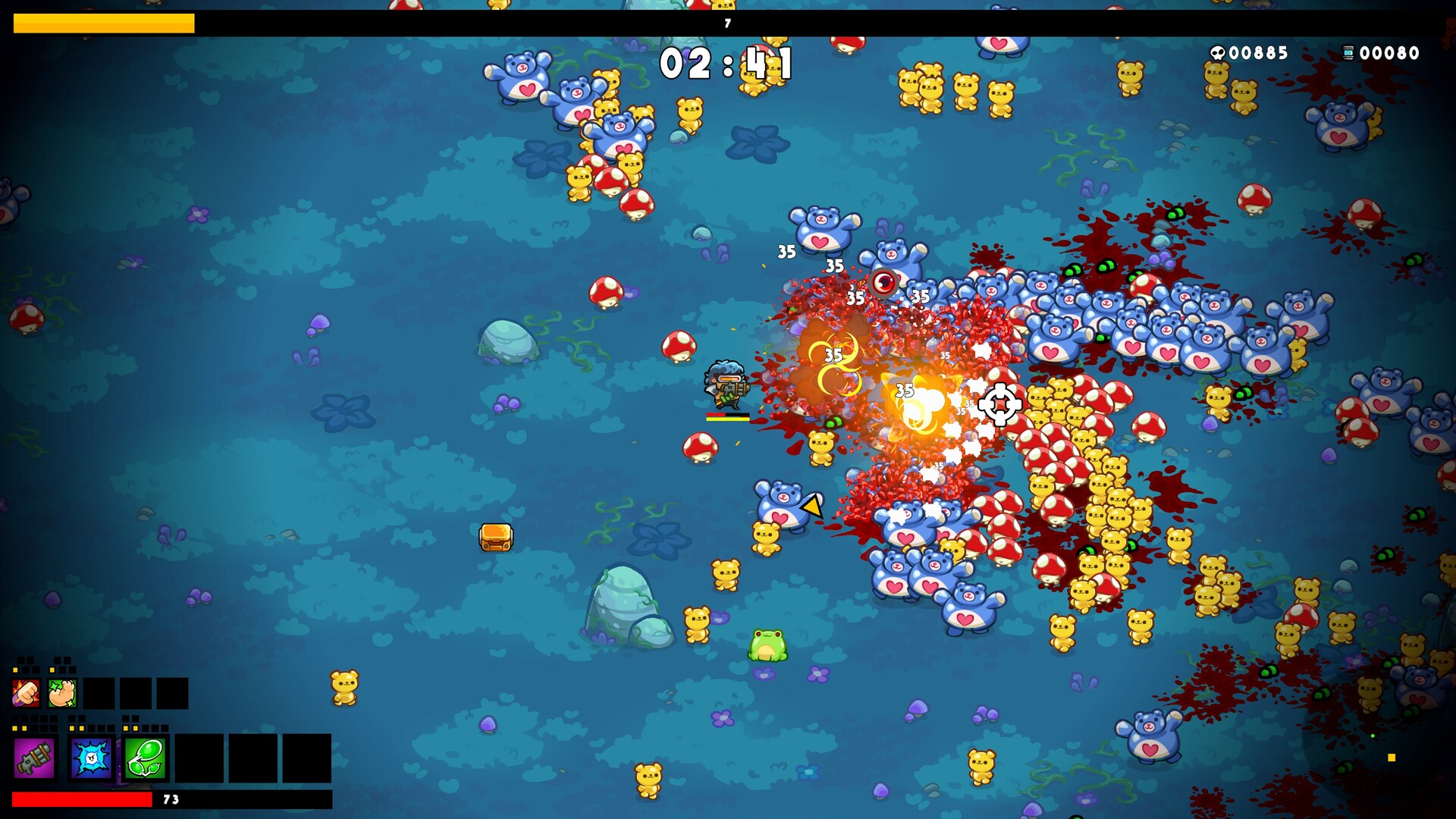The width and height of the screenshot is (1456, 819).
Task: Click the upgrade pip above the punch ability
Action: point(14,670)
